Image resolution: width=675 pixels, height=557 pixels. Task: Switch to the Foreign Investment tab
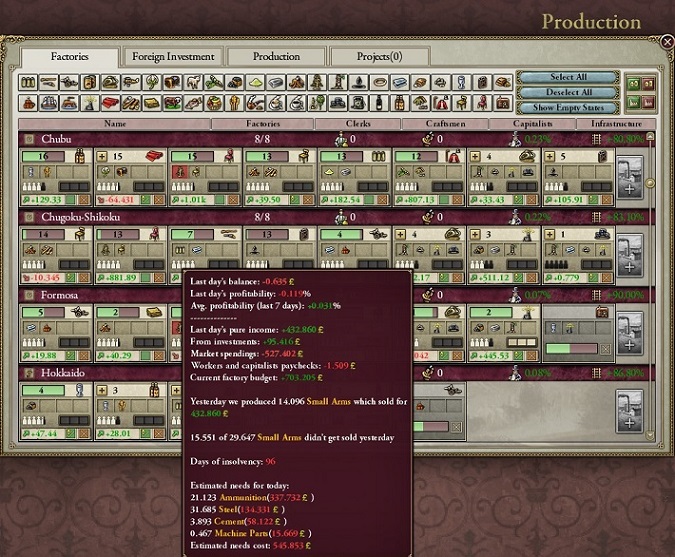(170, 57)
